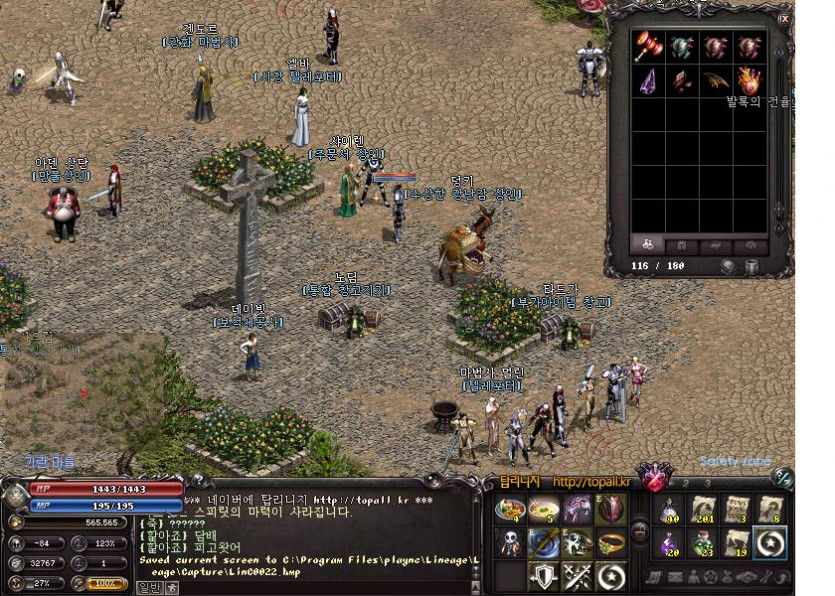Viewport: 835px width, 596px height.
Task: Click the trash can icon in inventory
Action: [752, 267]
